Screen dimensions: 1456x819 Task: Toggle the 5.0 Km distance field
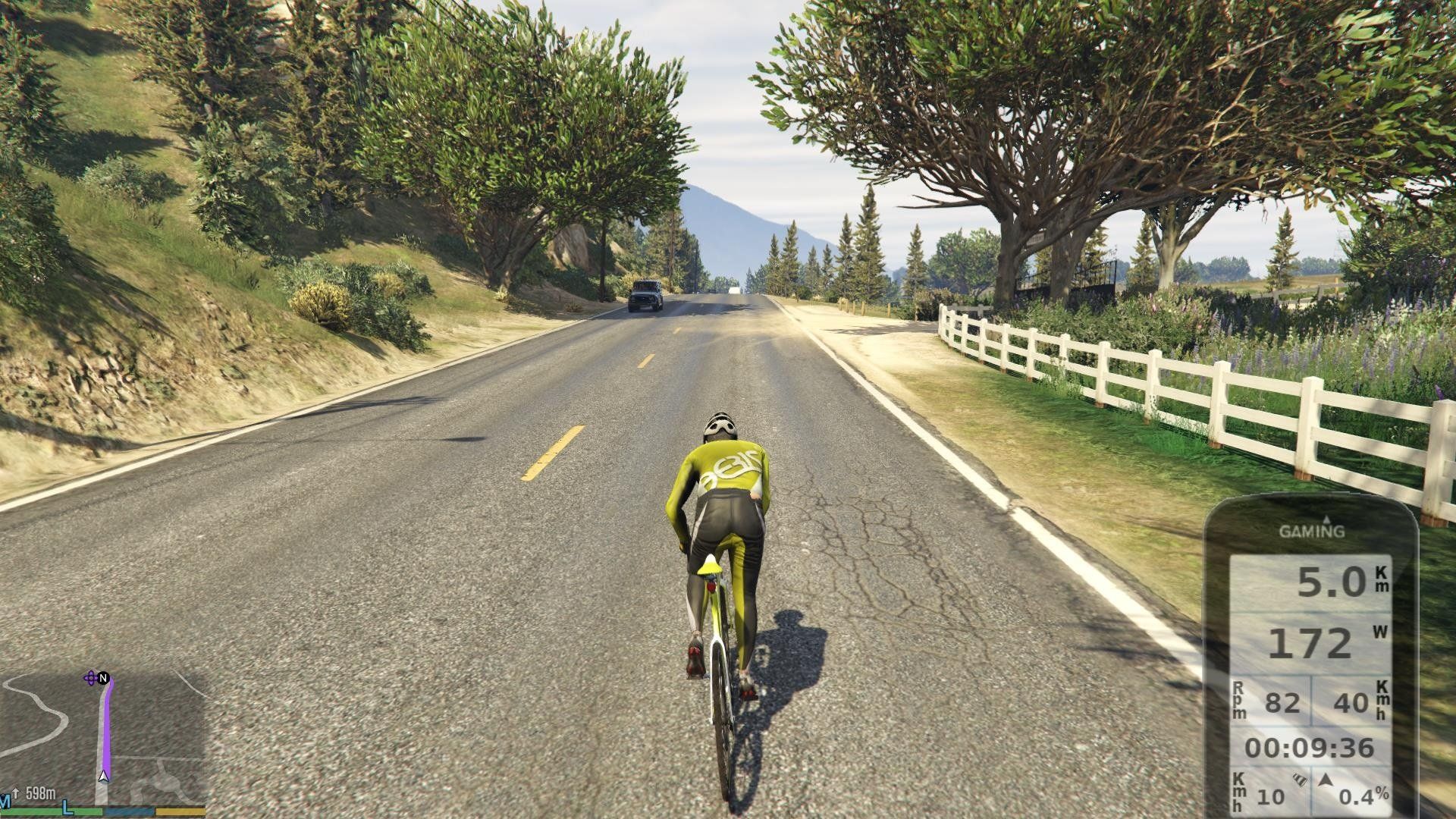point(1332,582)
